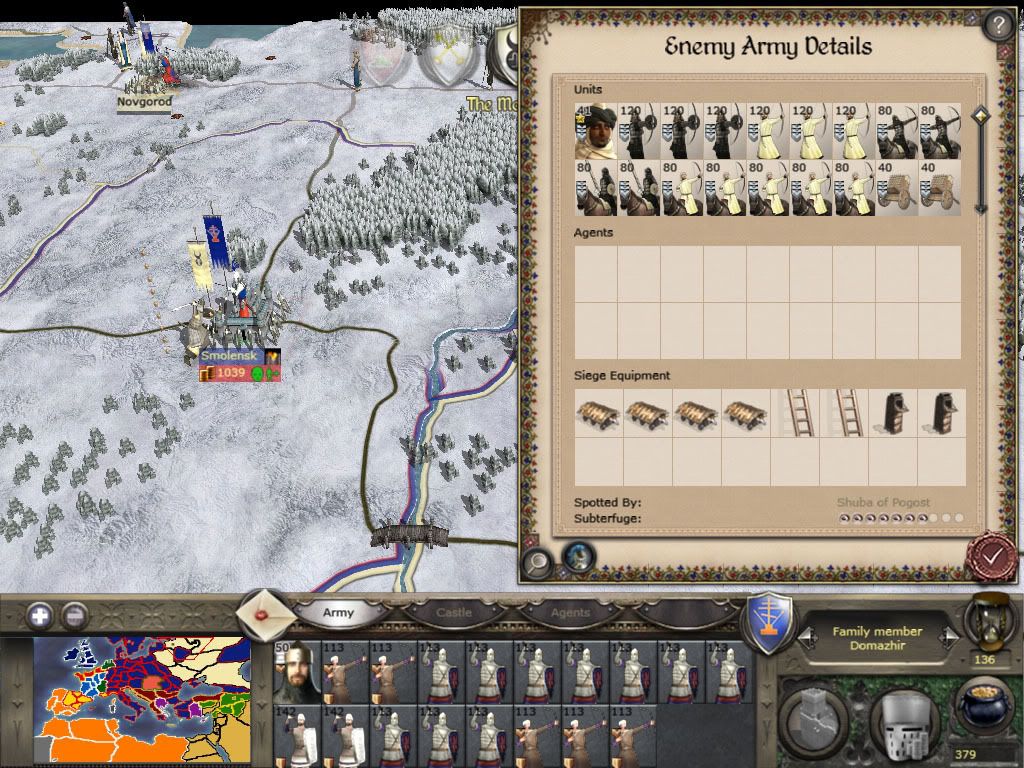Close the Enemy Army Details with the checkmark
1024x768 pixels.
[992, 556]
